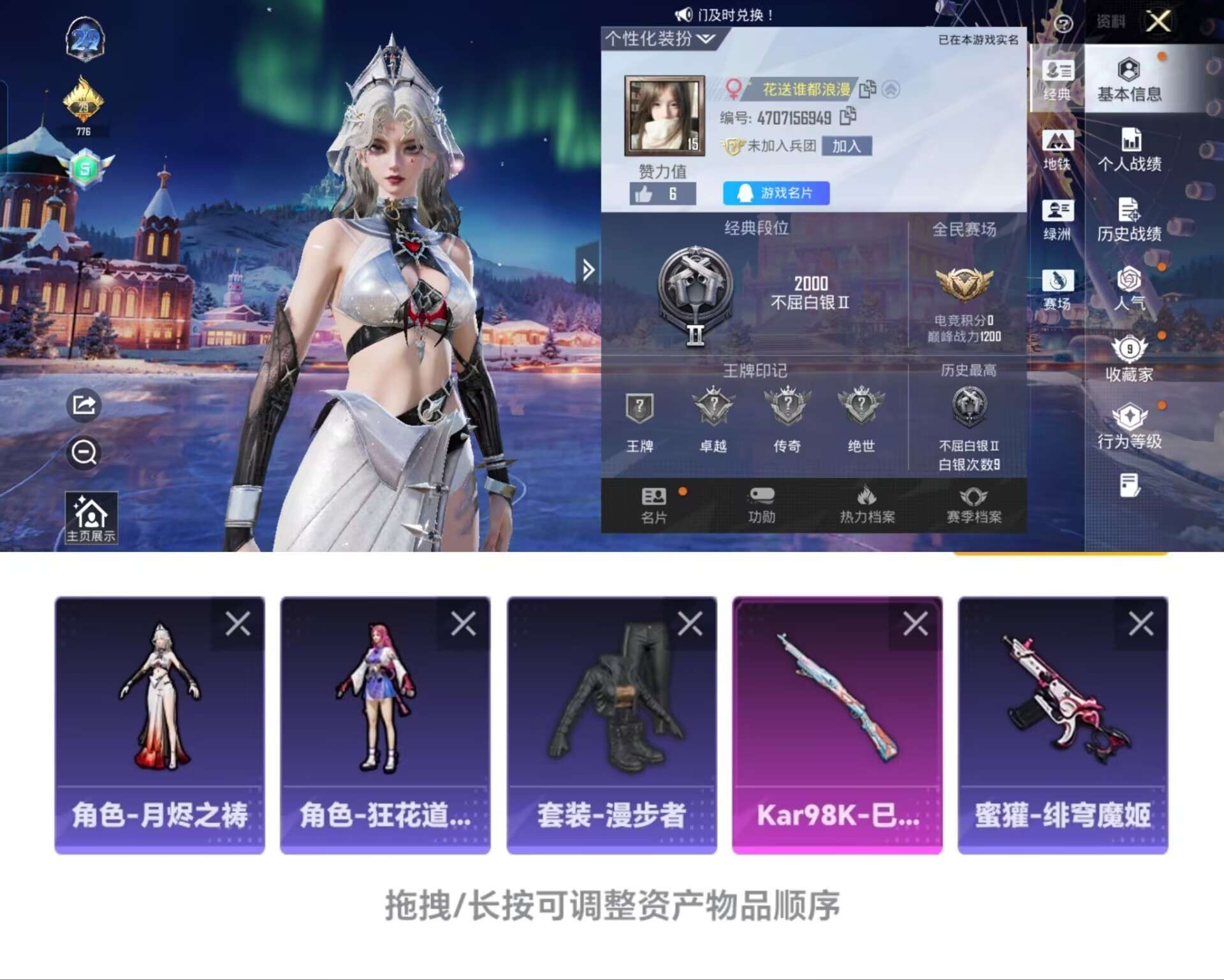The image size is (1224, 980).
Task: Choose the 套装-漫步者 outfit card
Action: click(x=611, y=724)
